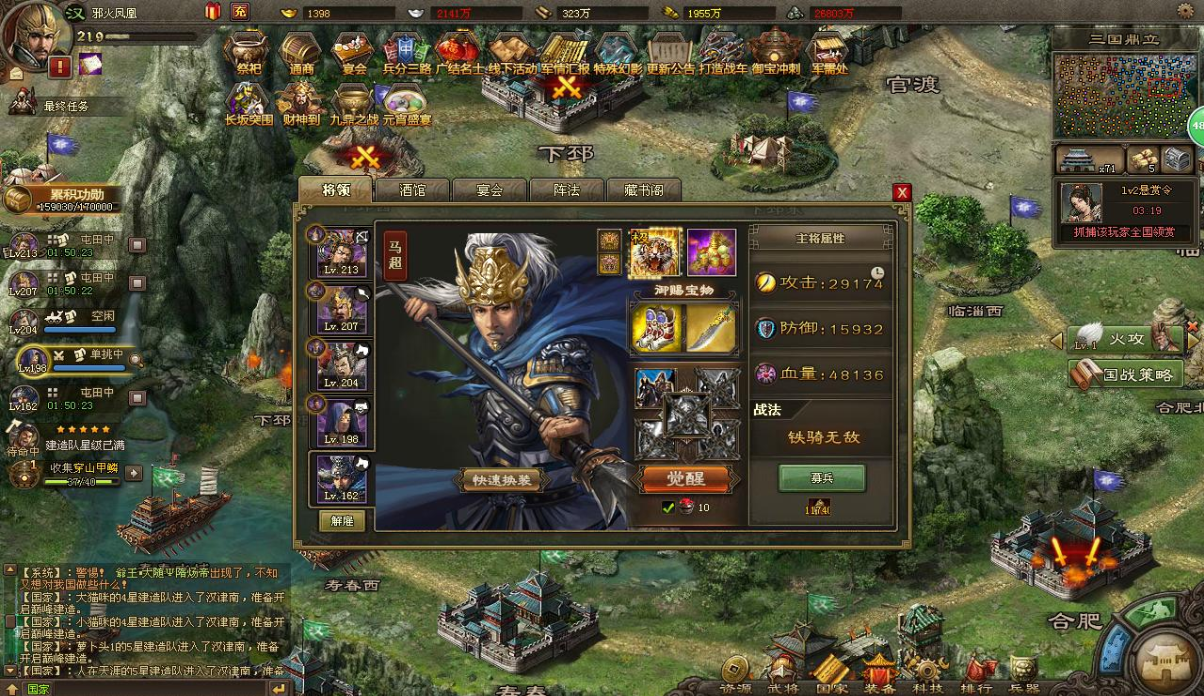The width and height of the screenshot is (1204, 696).
Task: Select the 火攻 fire attack tactic
Action: click(1126, 340)
